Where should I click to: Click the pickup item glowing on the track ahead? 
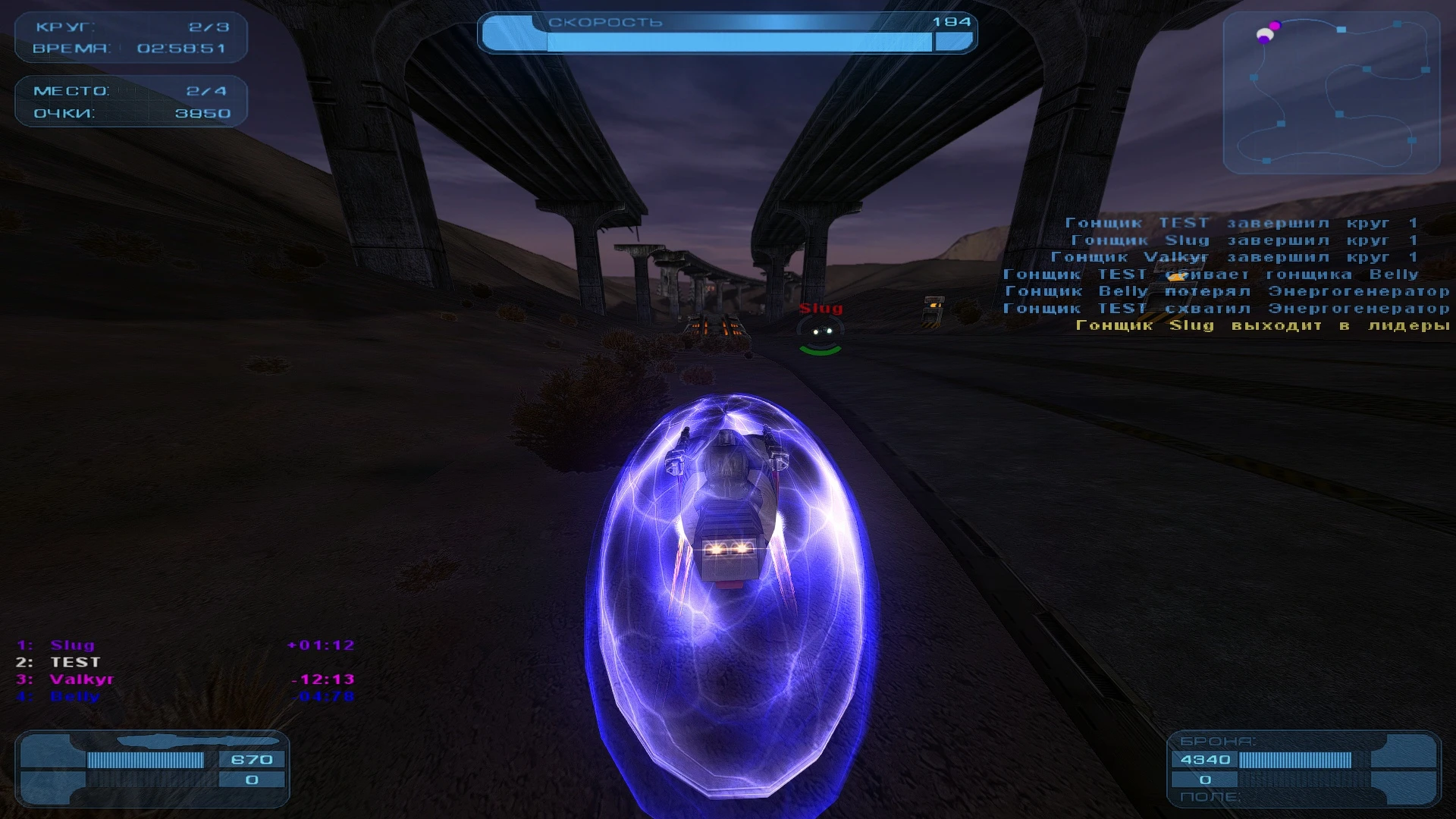point(714,325)
